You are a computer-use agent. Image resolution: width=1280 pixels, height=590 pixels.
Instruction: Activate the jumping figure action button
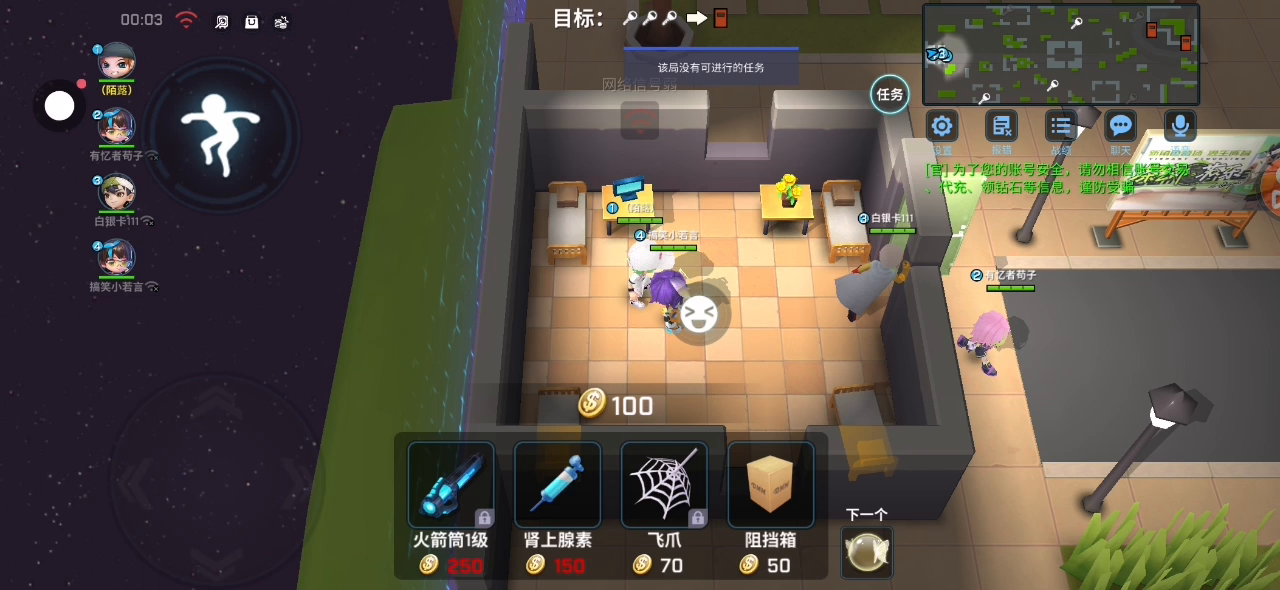(220, 132)
